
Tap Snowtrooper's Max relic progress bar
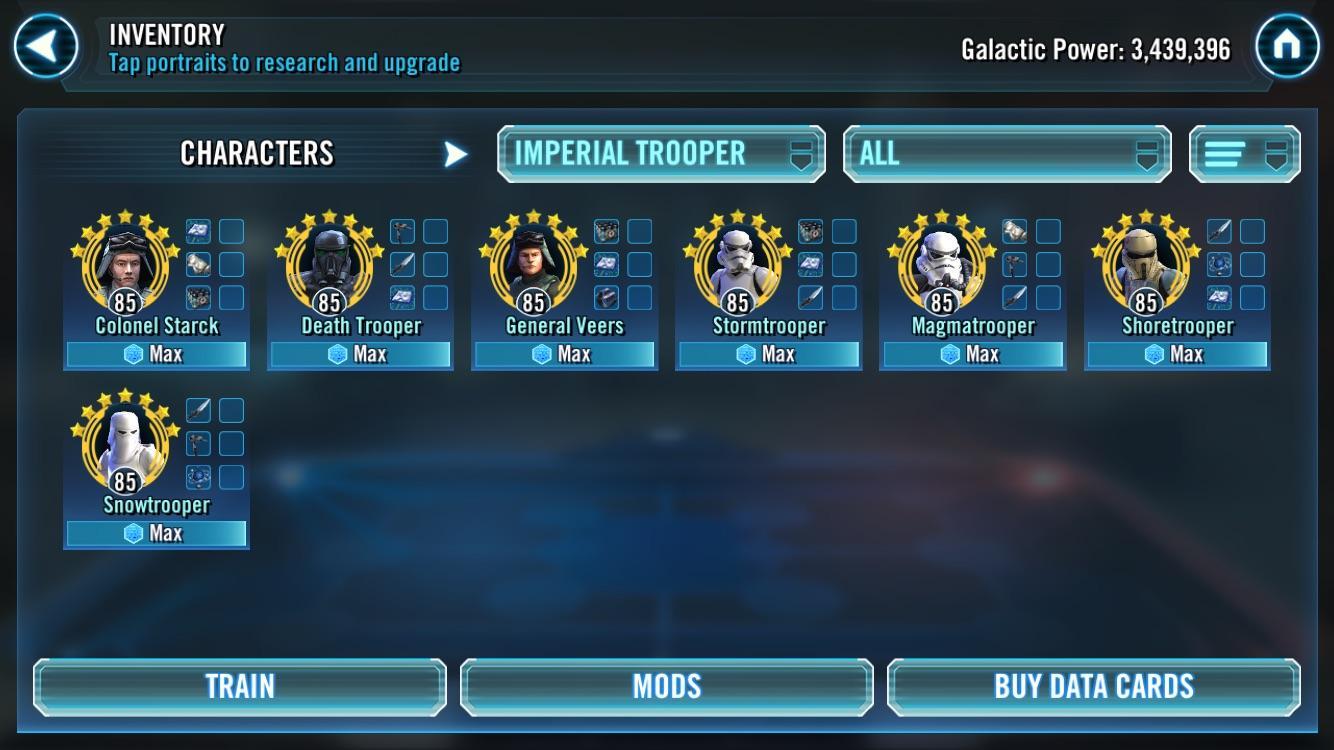point(156,533)
